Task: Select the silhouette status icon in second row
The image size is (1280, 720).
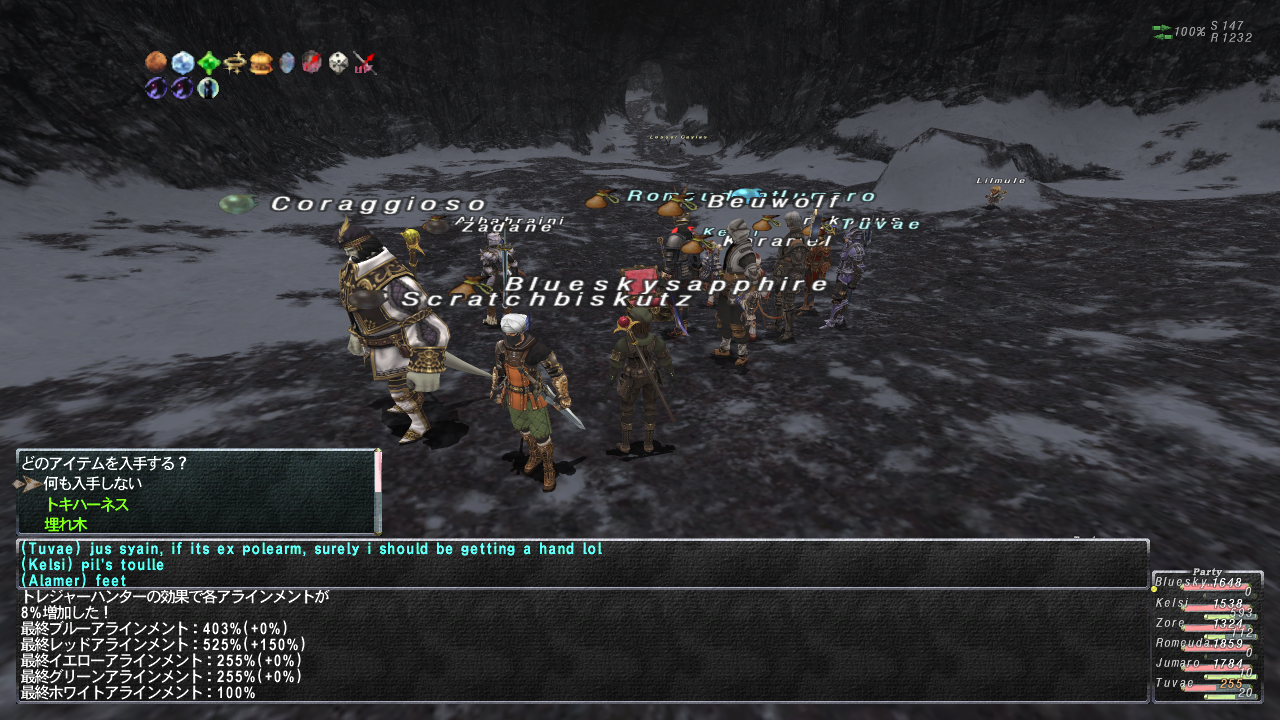Action: click(x=208, y=89)
